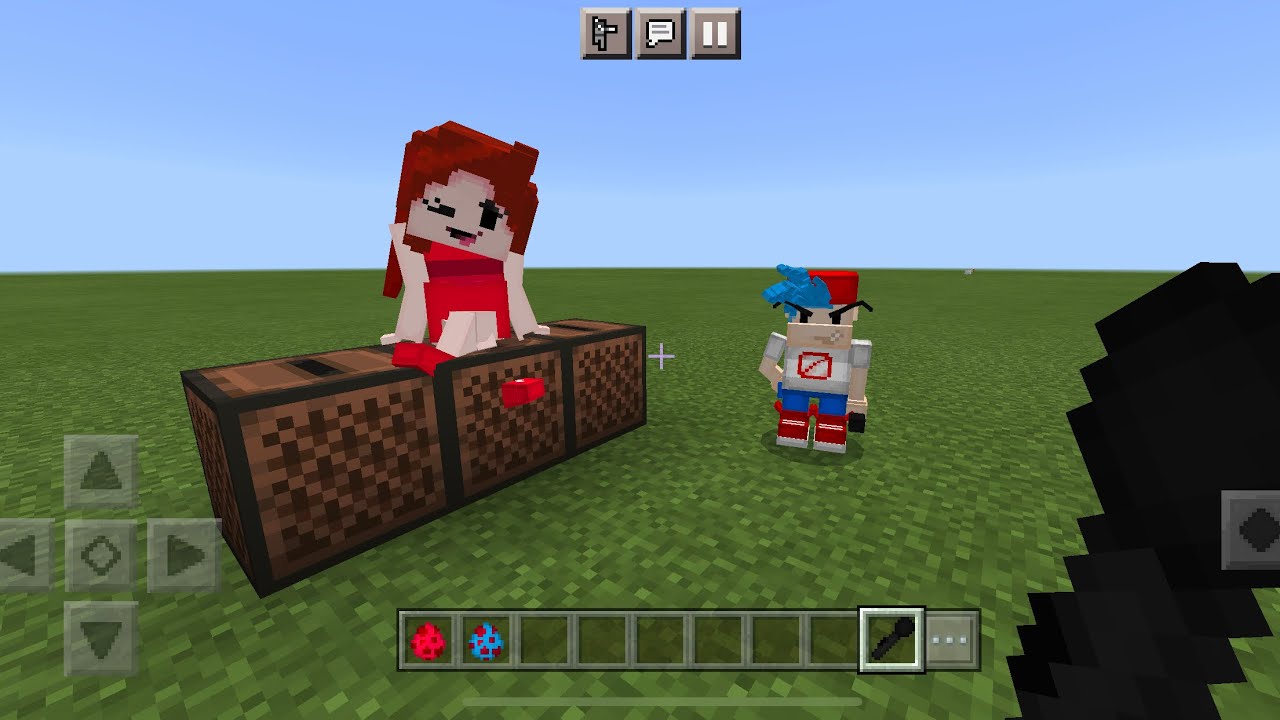Tap the crosshair target point

tap(662, 355)
